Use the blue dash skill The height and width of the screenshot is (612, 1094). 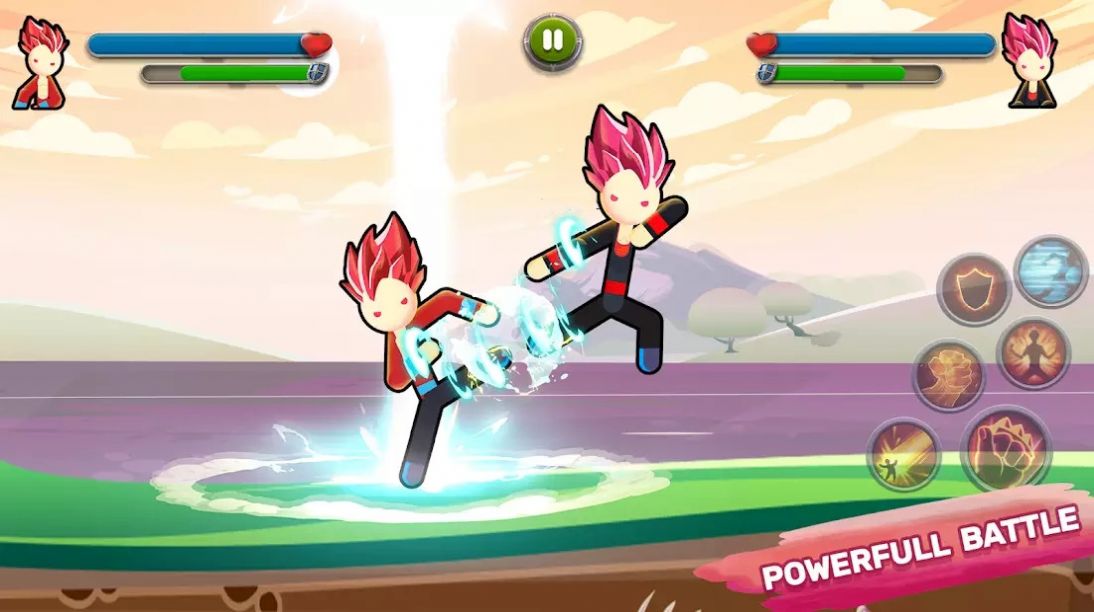click(x=1051, y=270)
